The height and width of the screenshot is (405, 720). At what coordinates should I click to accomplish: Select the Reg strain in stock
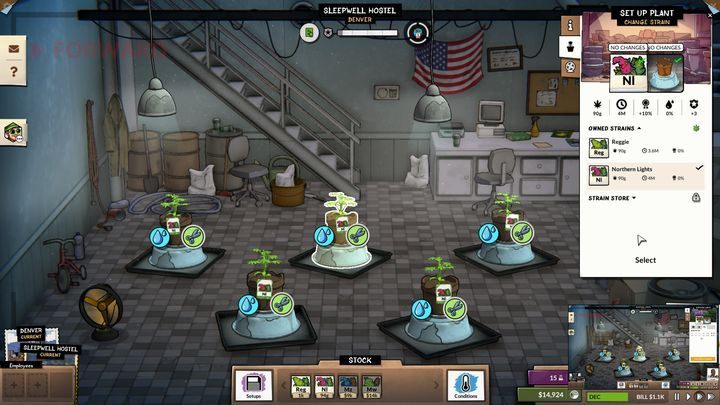(x=300, y=383)
